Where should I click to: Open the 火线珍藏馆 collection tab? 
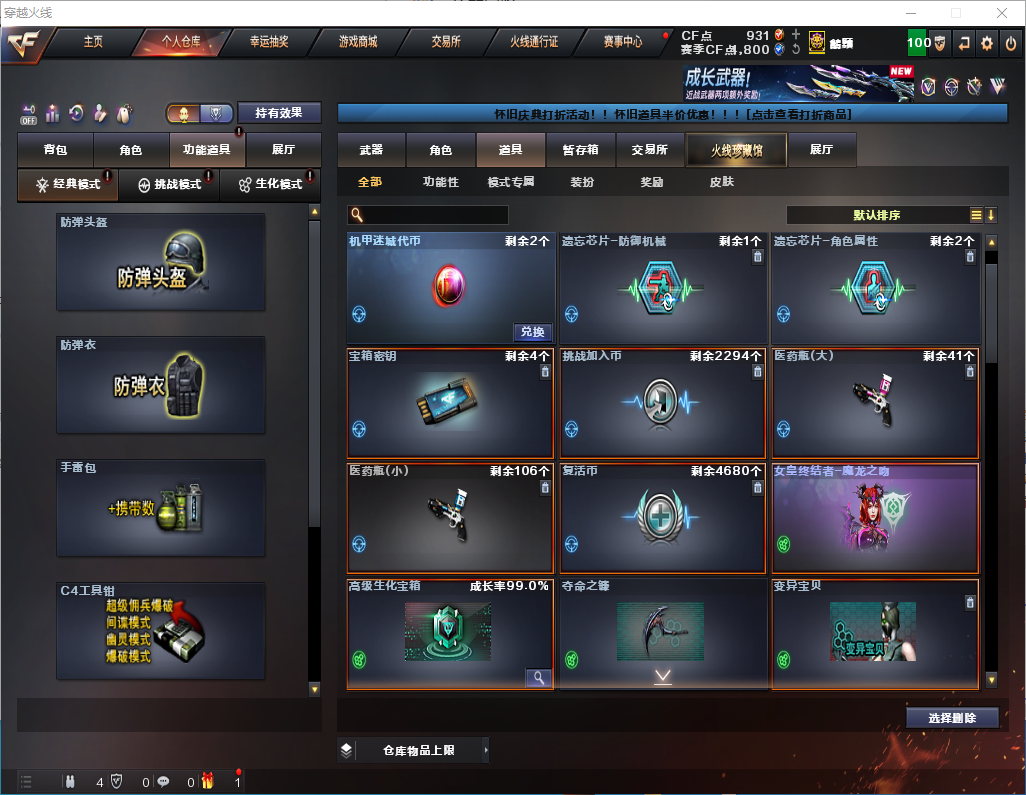tap(736, 150)
